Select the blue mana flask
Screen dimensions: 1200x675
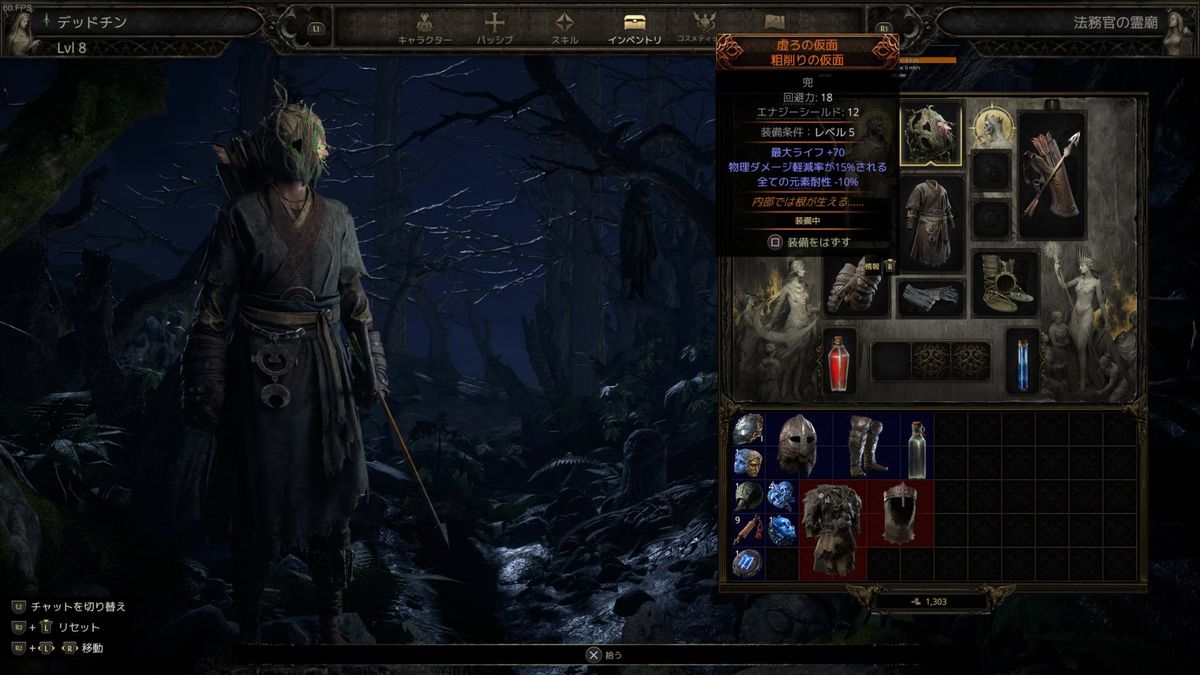pos(1022,361)
